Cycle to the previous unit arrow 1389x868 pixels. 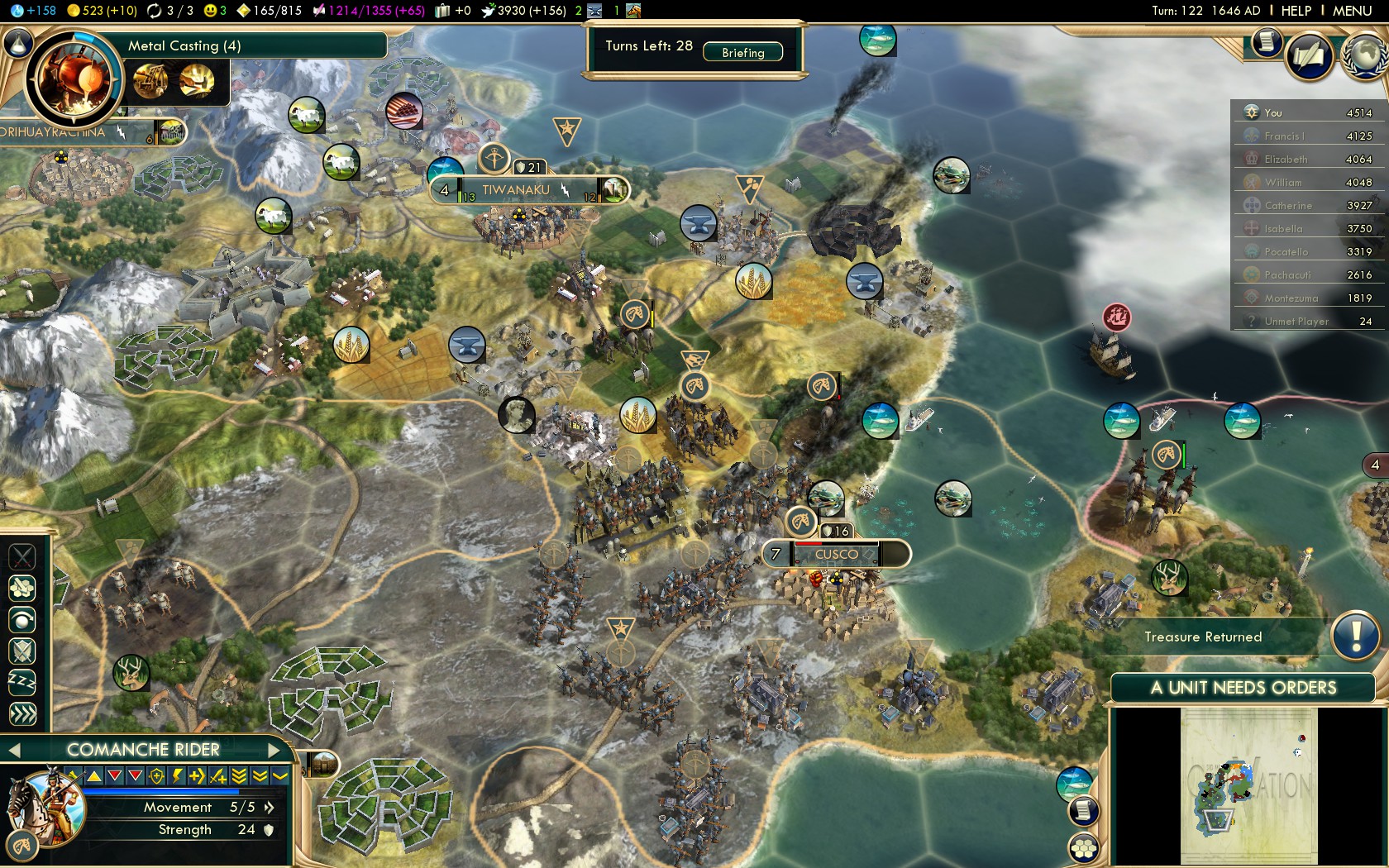[13, 750]
